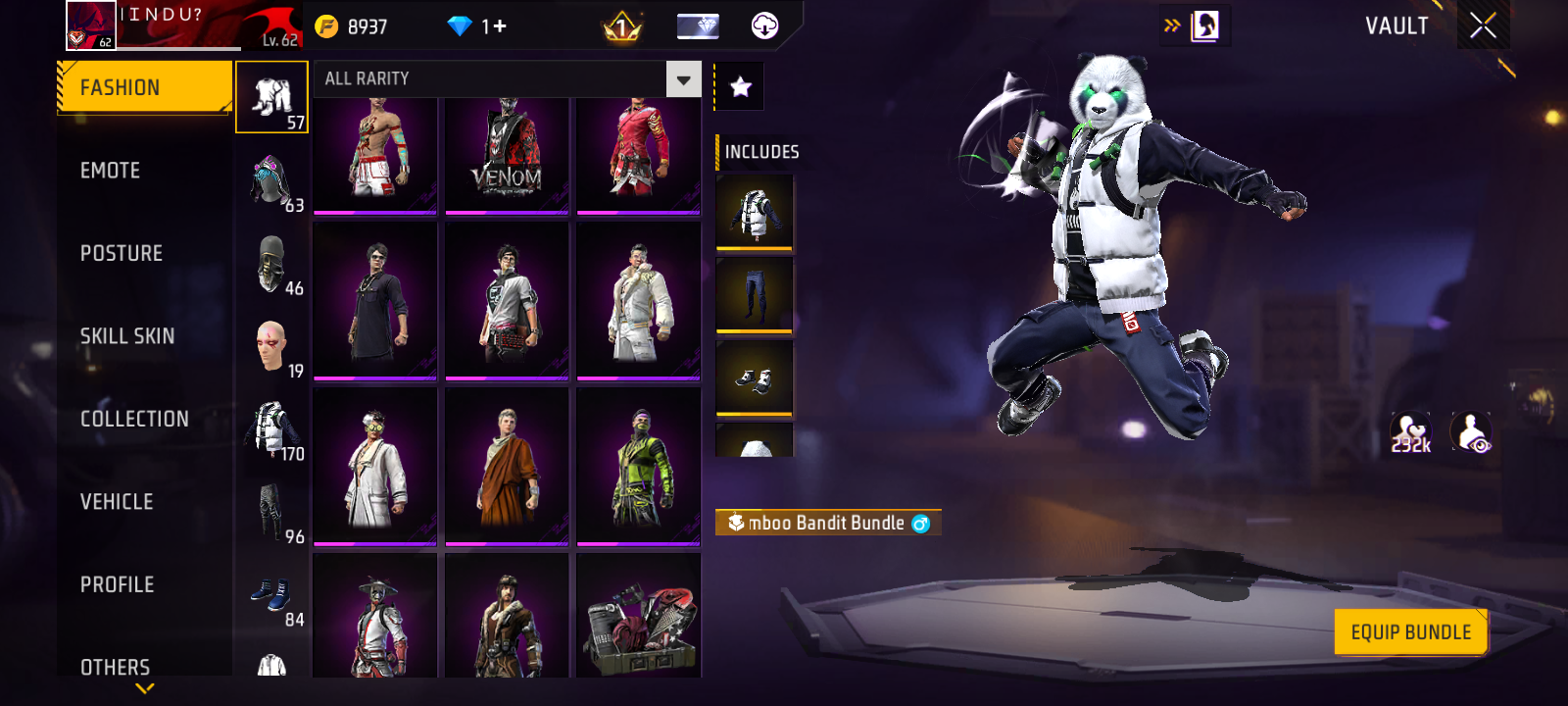Choose the orange monk robe bundle

pyautogui.click(x=507, y=467)
